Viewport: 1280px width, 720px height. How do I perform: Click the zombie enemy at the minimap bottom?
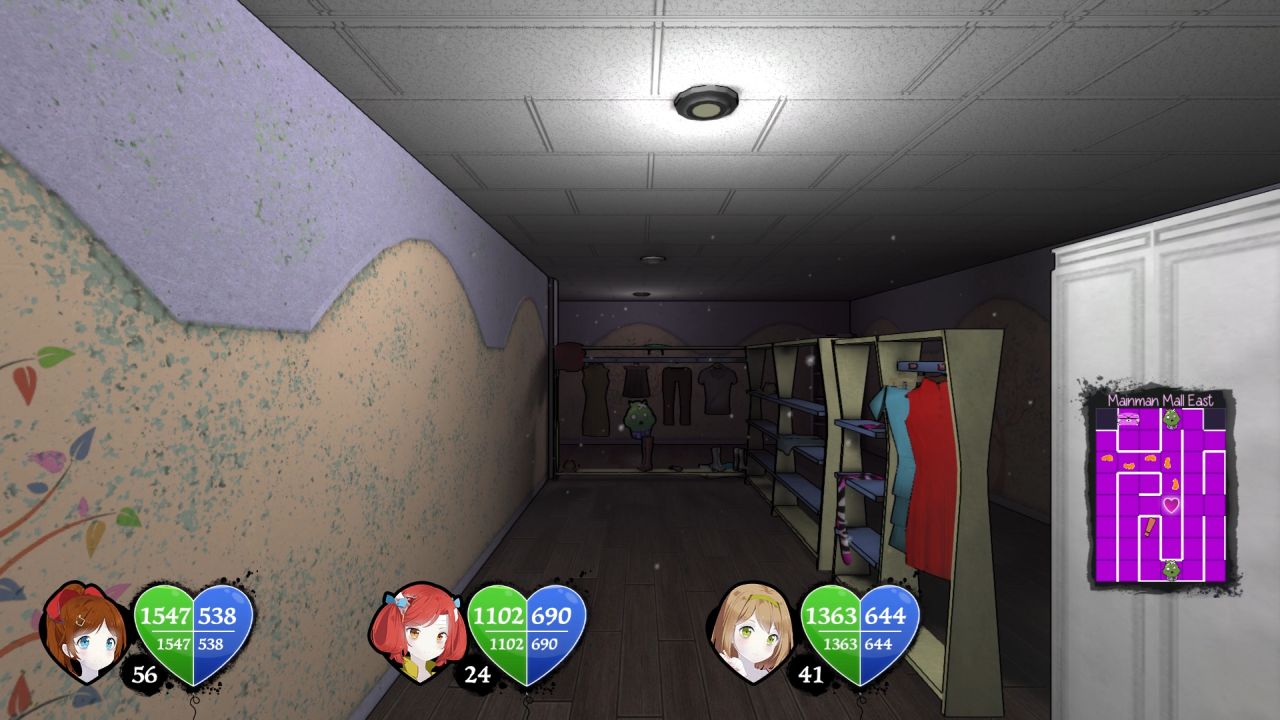pyautogui.click(x=1172, y=570)
